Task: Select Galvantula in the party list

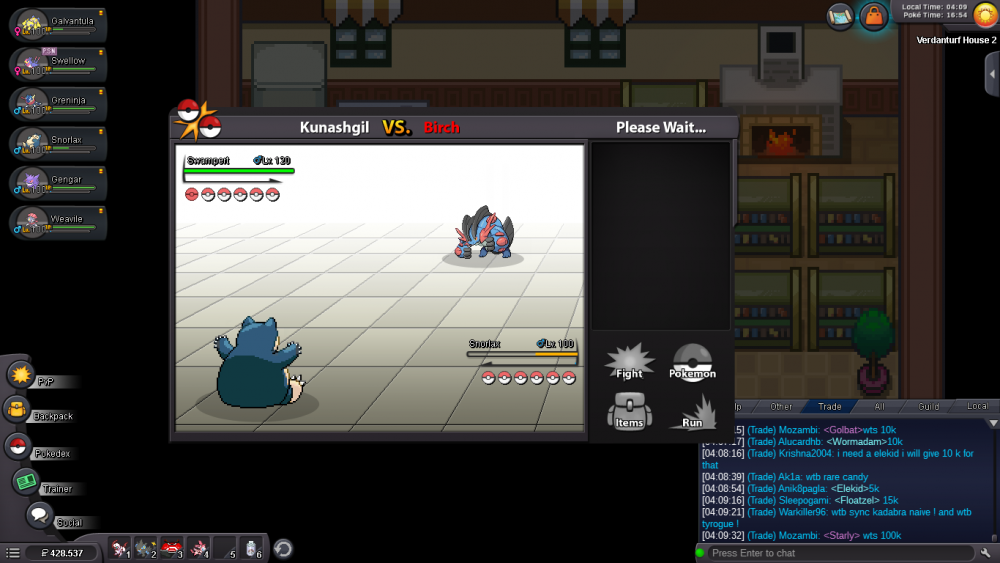Action: (58, 25)
